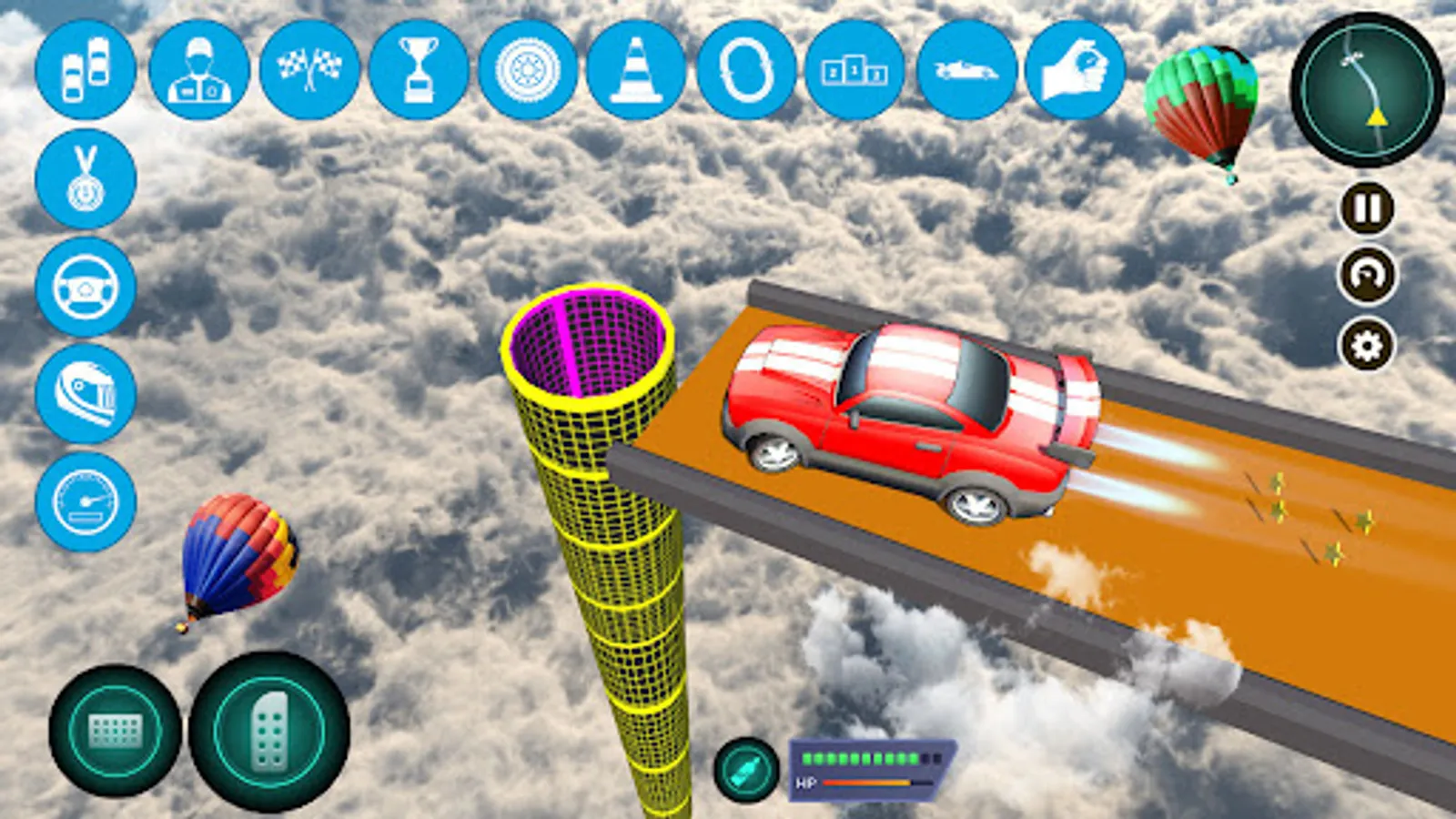The width and height of the screenshot is (1456, 819).
Task: Pause the game
Action: click(1367, 208)
